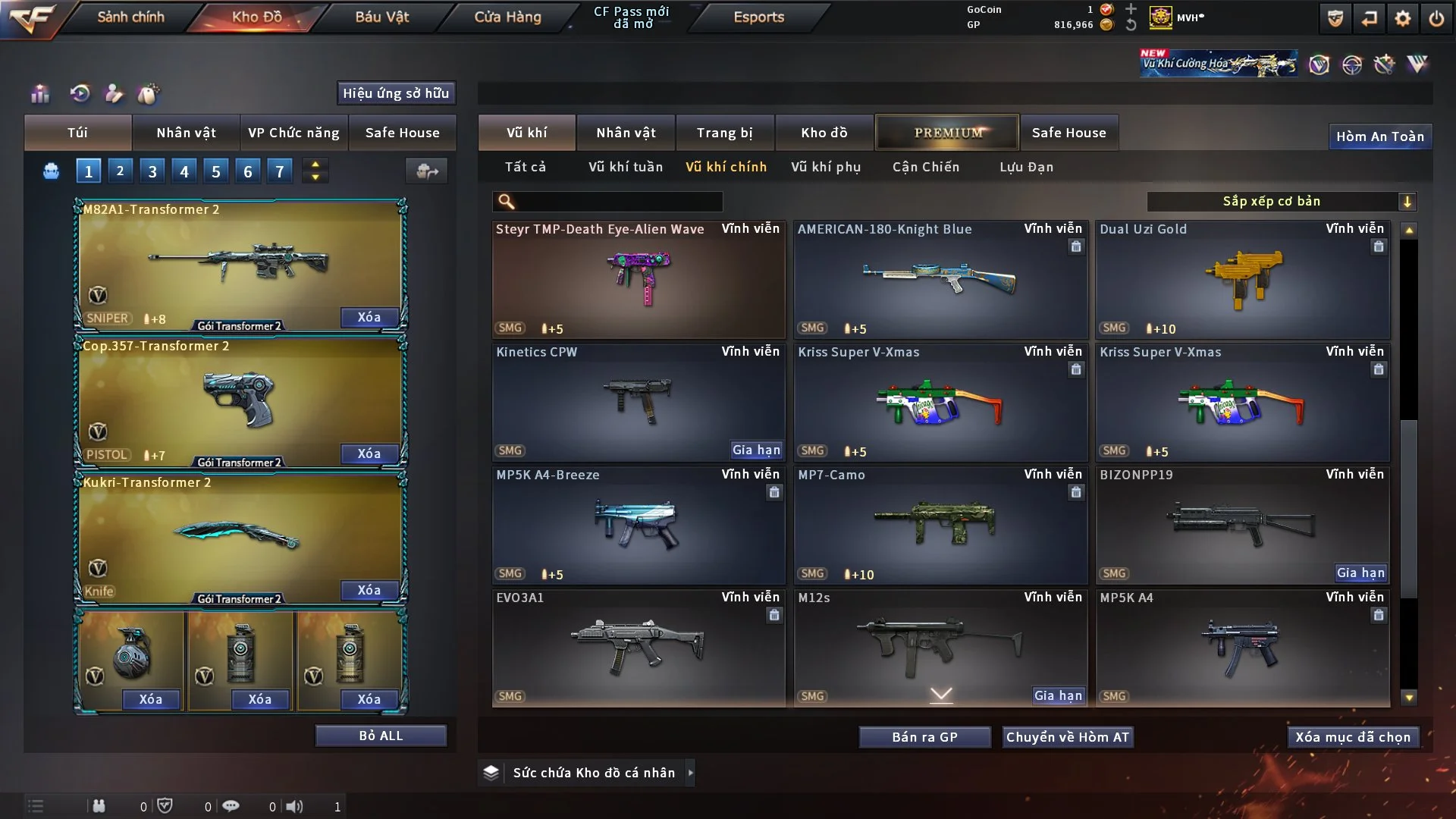Choose the Steyr TMP-Death Eye-Alien Wave

click(639, 281)
